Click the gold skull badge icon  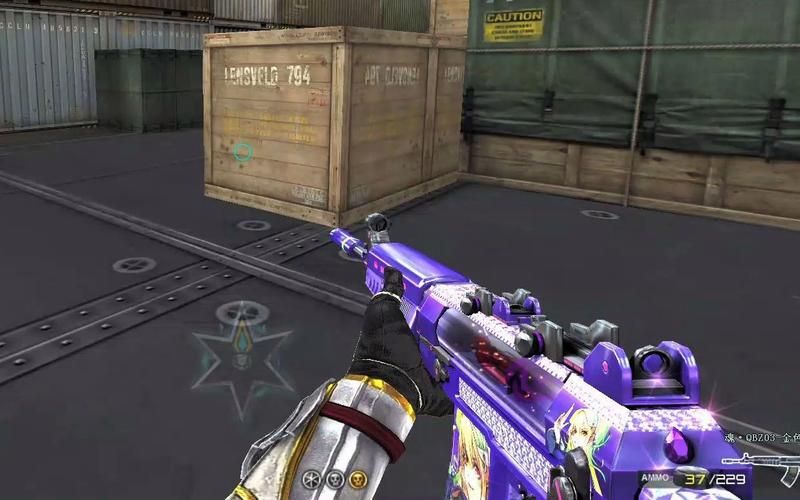click(355, 479)
